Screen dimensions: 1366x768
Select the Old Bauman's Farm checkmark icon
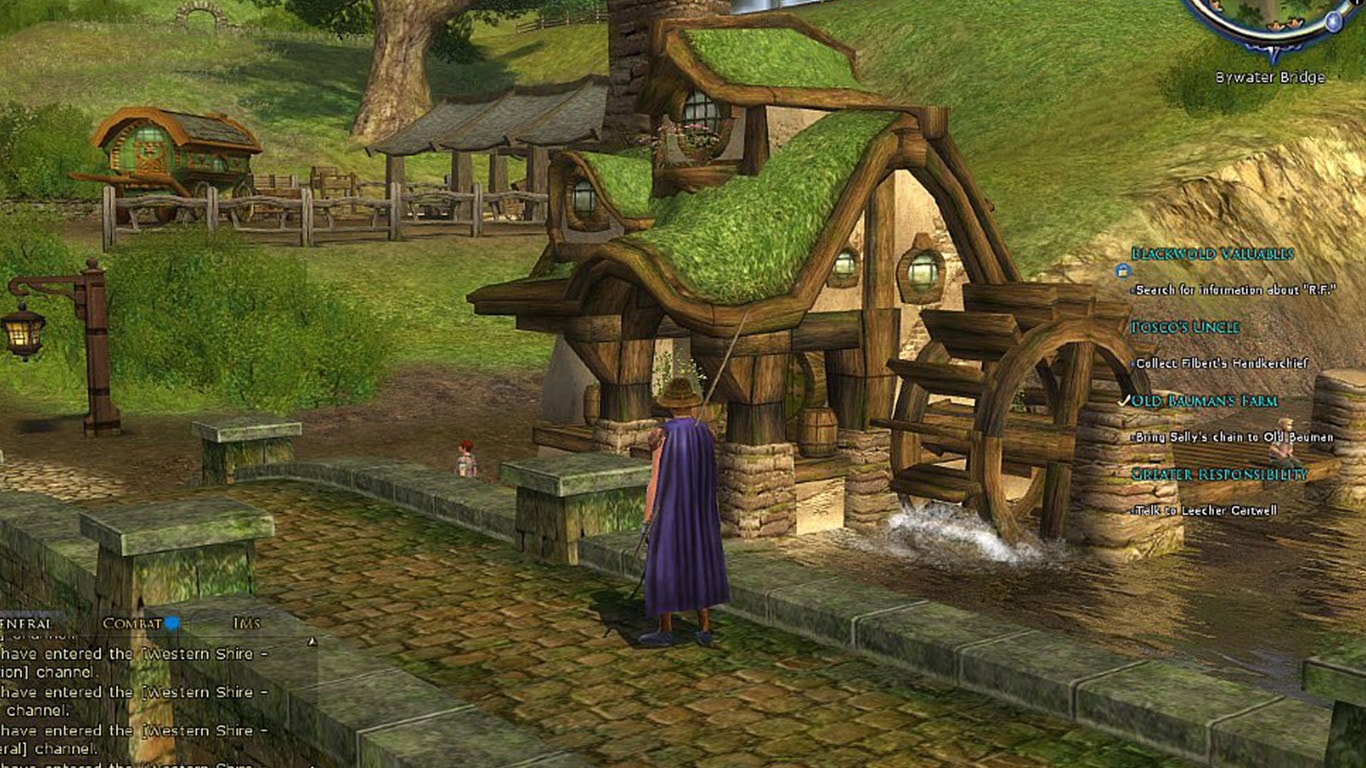[1123, 401]
